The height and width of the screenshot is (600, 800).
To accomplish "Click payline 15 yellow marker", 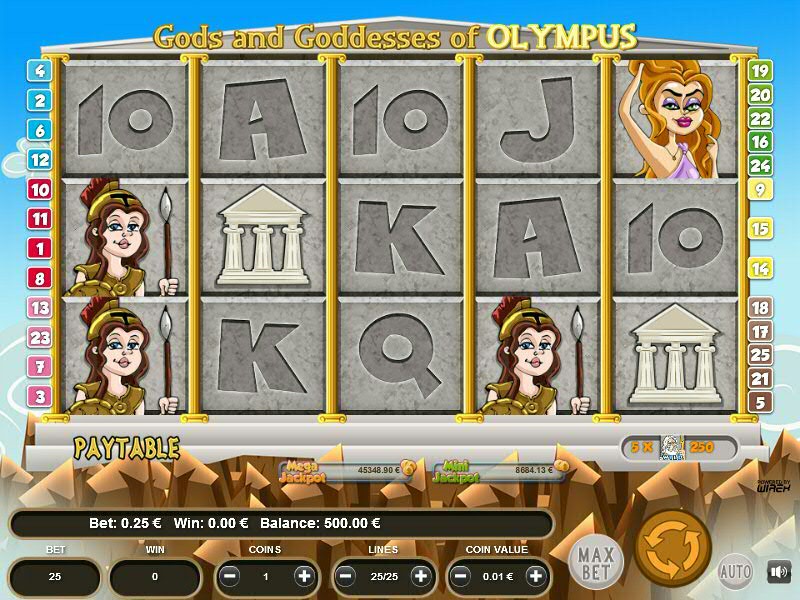I will point(760,229).
